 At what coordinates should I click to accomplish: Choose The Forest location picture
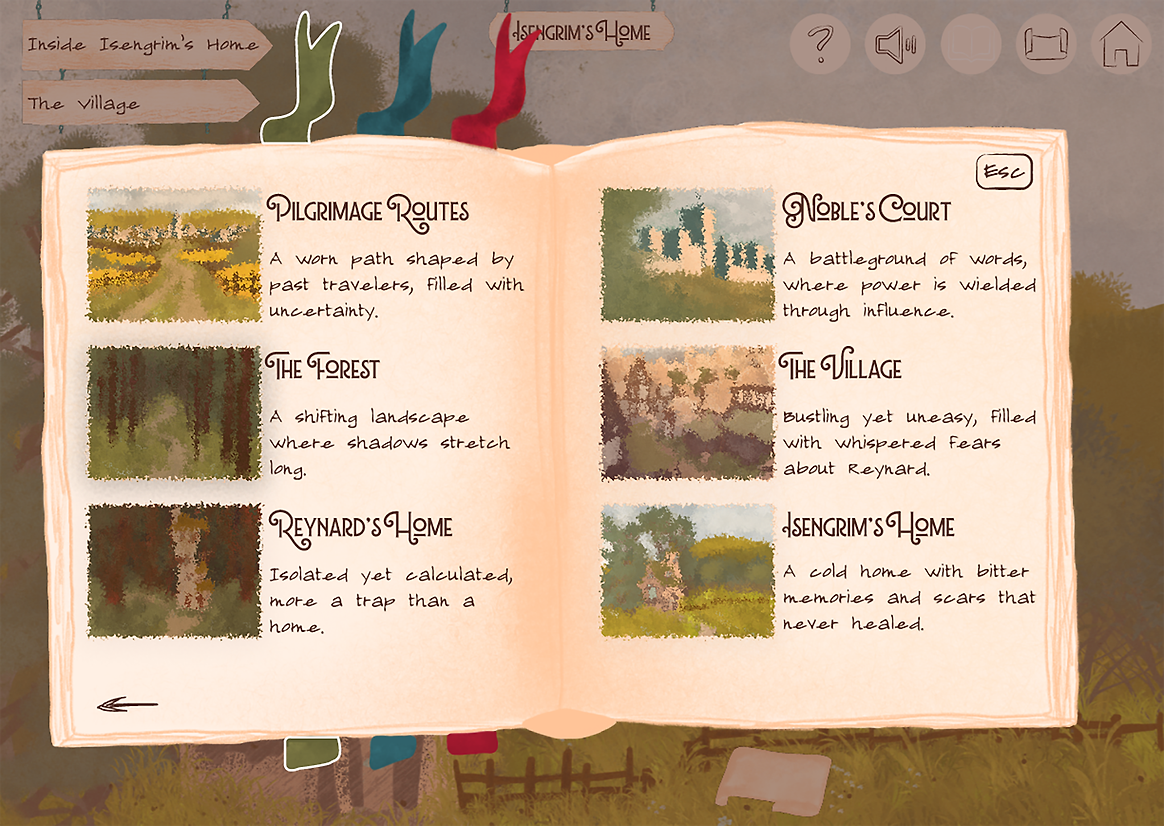tap(174, 413)
